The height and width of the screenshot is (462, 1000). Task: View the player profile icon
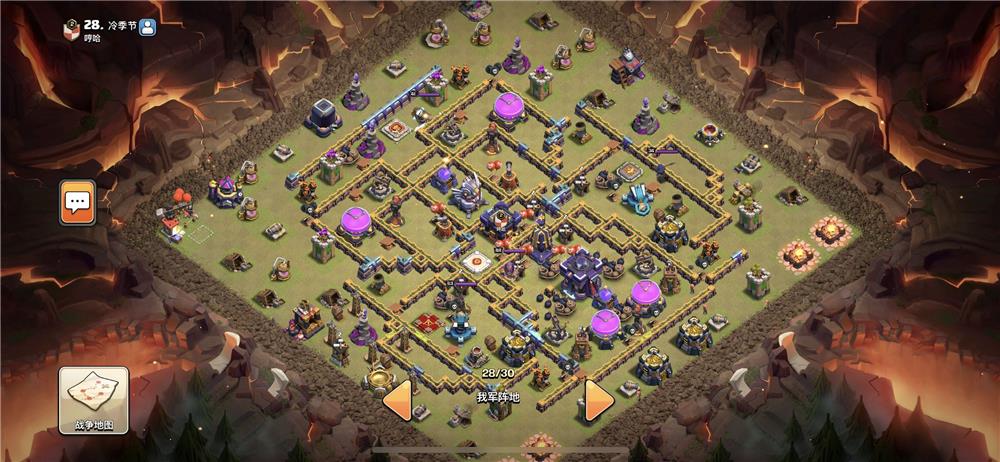pyautogui.click(x=148, y=26)
